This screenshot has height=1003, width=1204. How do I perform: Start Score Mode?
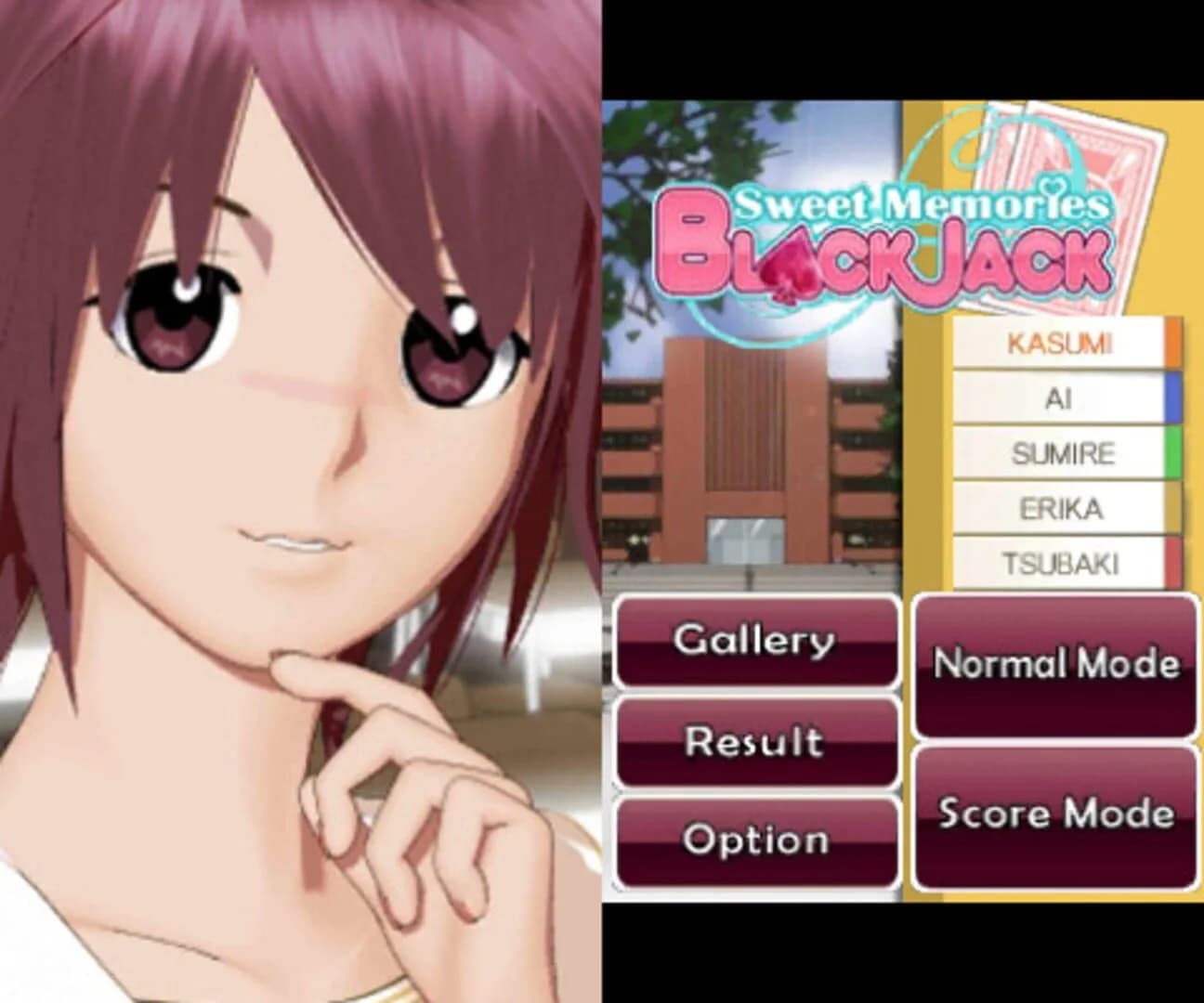[1056, 814]
